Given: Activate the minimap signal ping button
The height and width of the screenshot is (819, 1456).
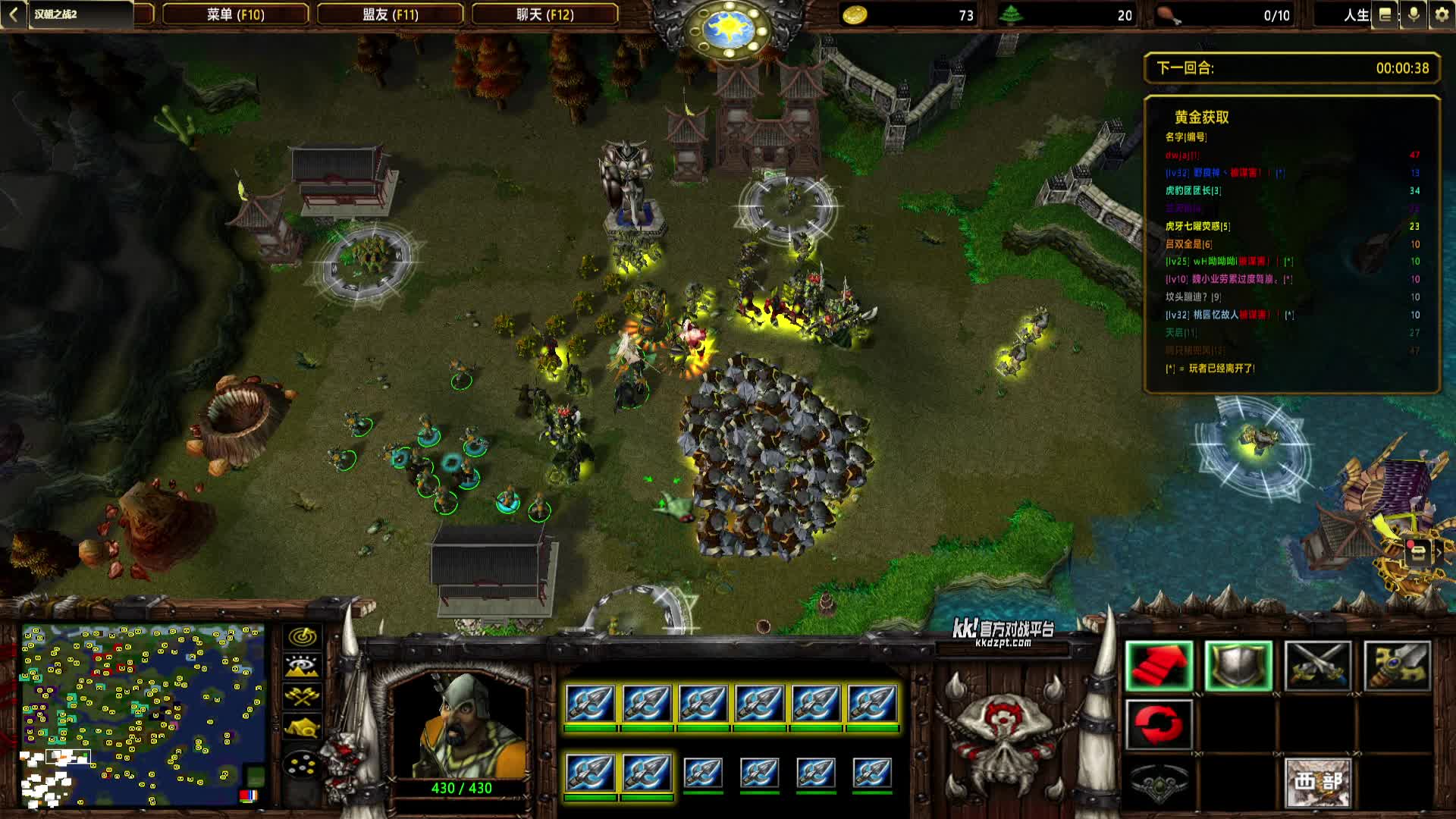Looking at the screenshot, I should point(302,637).
